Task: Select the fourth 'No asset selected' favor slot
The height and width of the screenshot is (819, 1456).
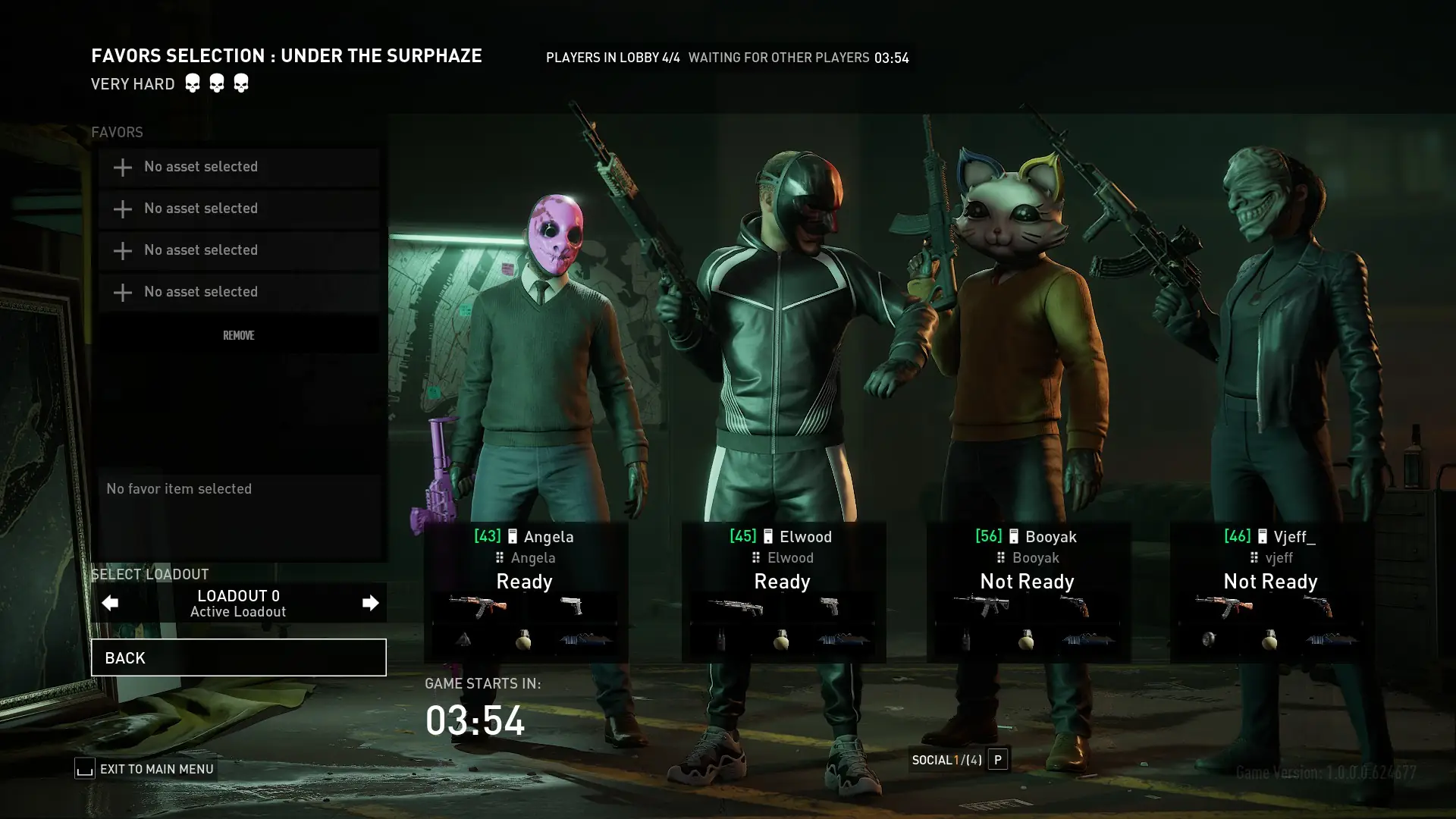Action: [x=238, y=292]
